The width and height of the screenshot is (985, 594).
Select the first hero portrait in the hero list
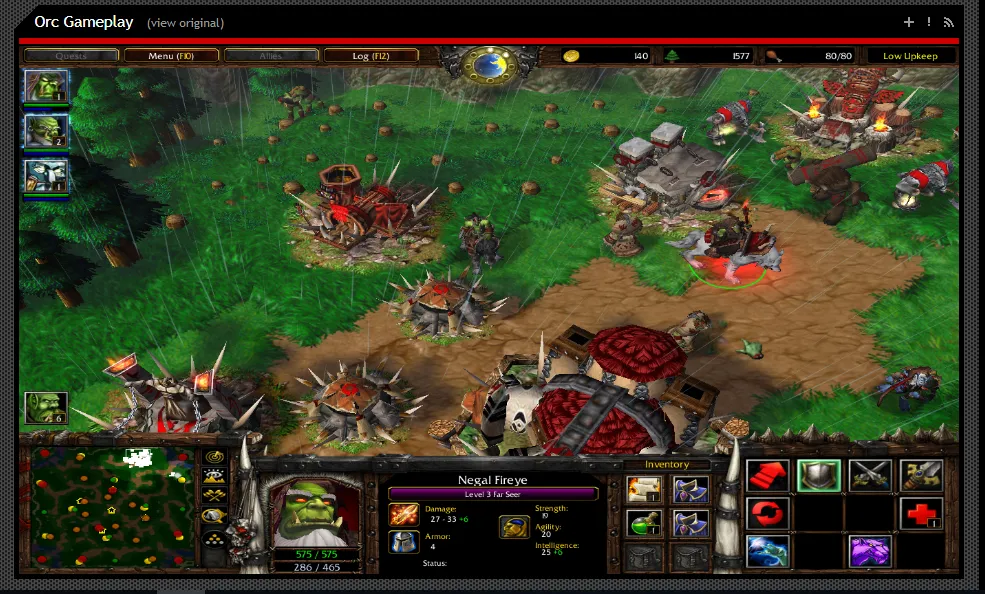46,86
